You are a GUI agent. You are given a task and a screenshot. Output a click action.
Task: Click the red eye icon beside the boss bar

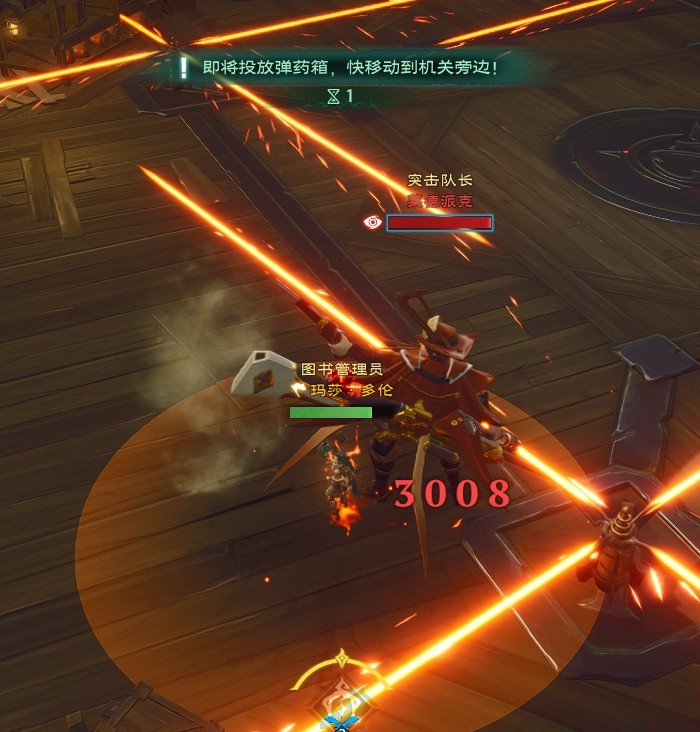click(x=373, y=223)
